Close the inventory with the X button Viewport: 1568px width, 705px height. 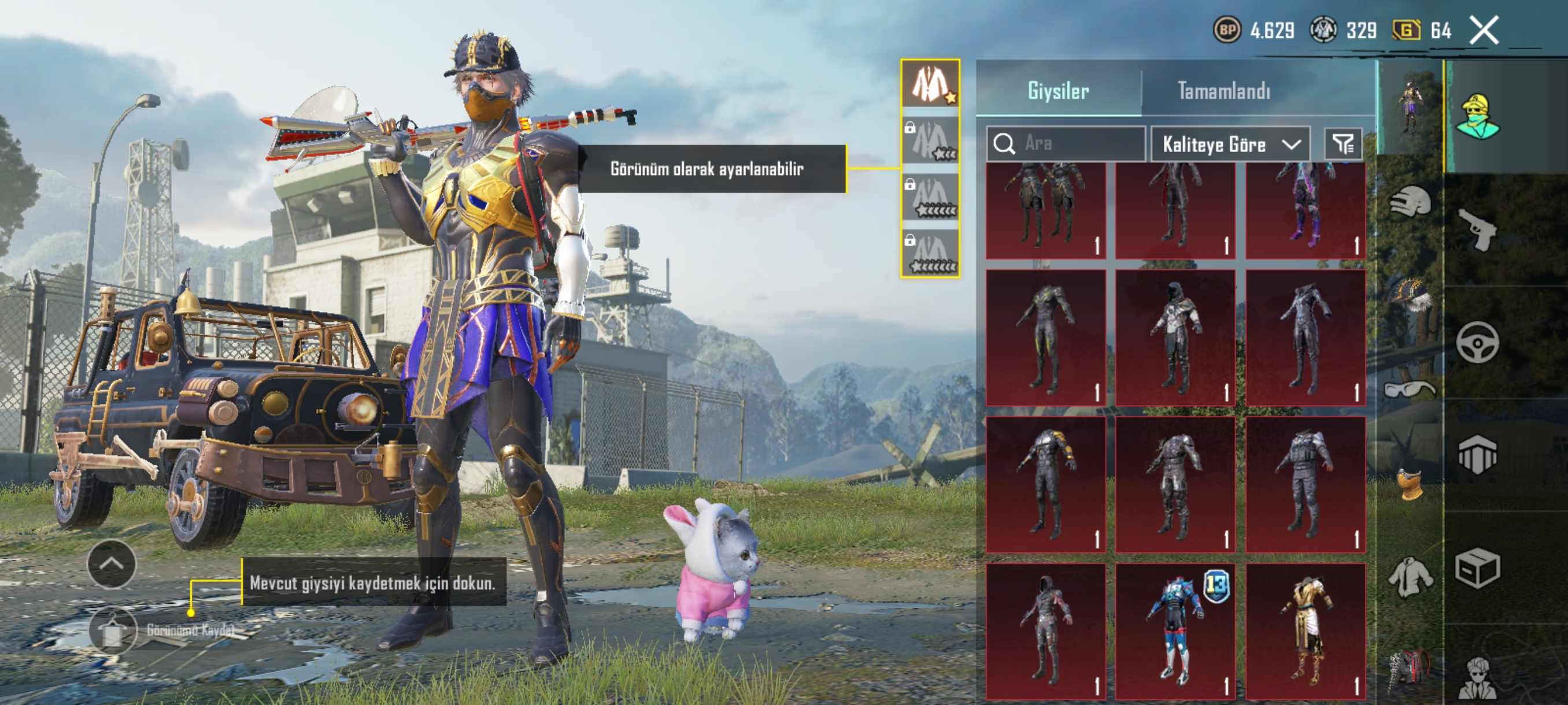[x=1484, y=31]
